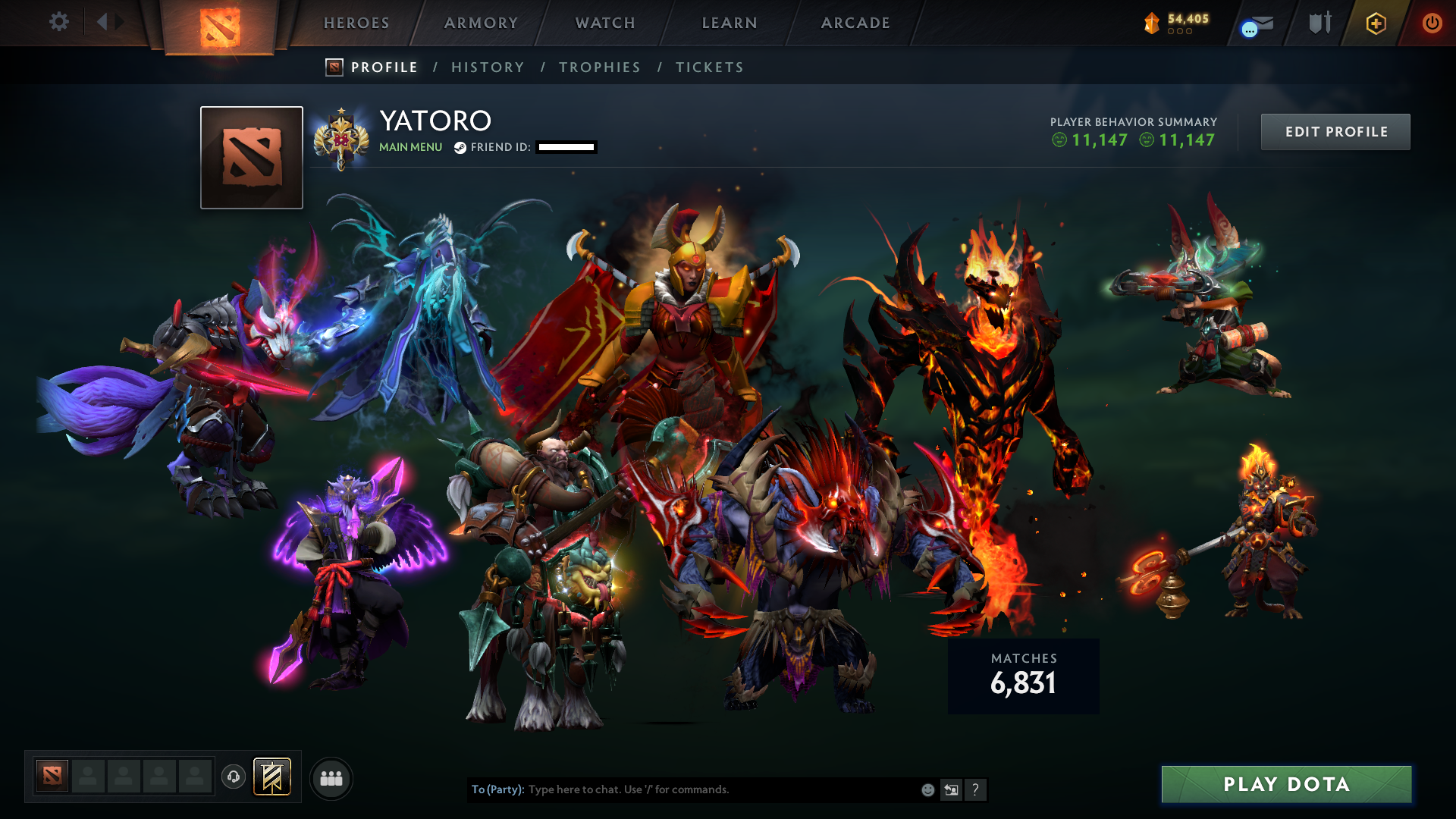Click the power button to exit

click(1432, 23)
